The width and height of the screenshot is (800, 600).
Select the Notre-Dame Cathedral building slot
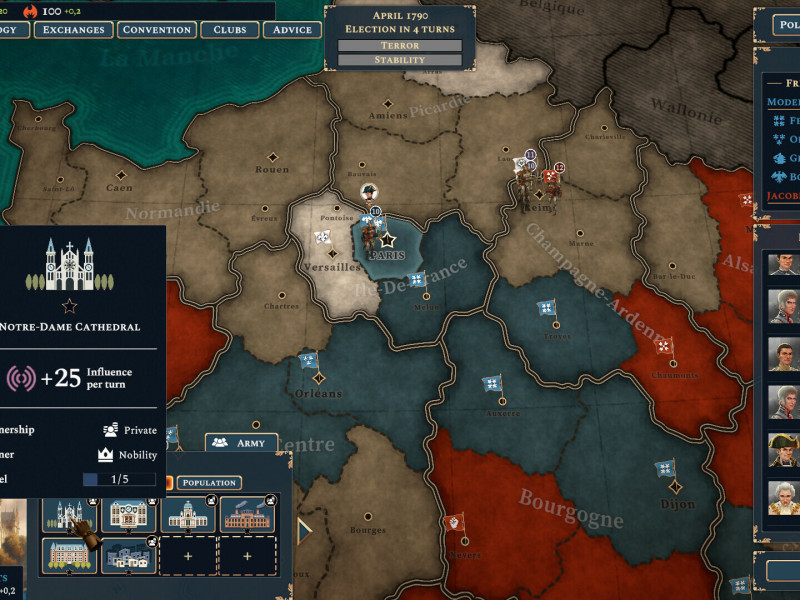tap(69, 514)
